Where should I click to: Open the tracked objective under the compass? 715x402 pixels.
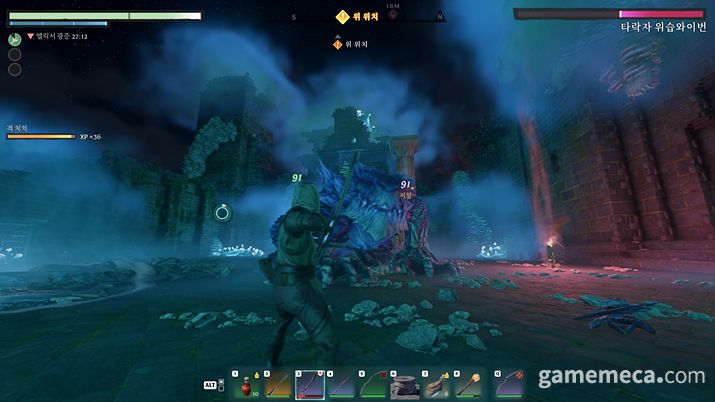[351, 44]
